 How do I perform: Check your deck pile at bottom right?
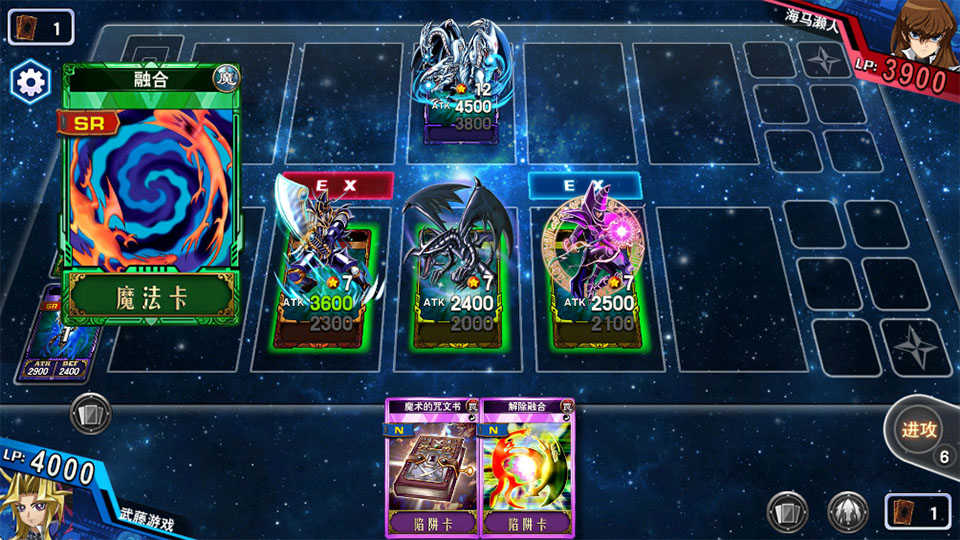click(915, 512)
